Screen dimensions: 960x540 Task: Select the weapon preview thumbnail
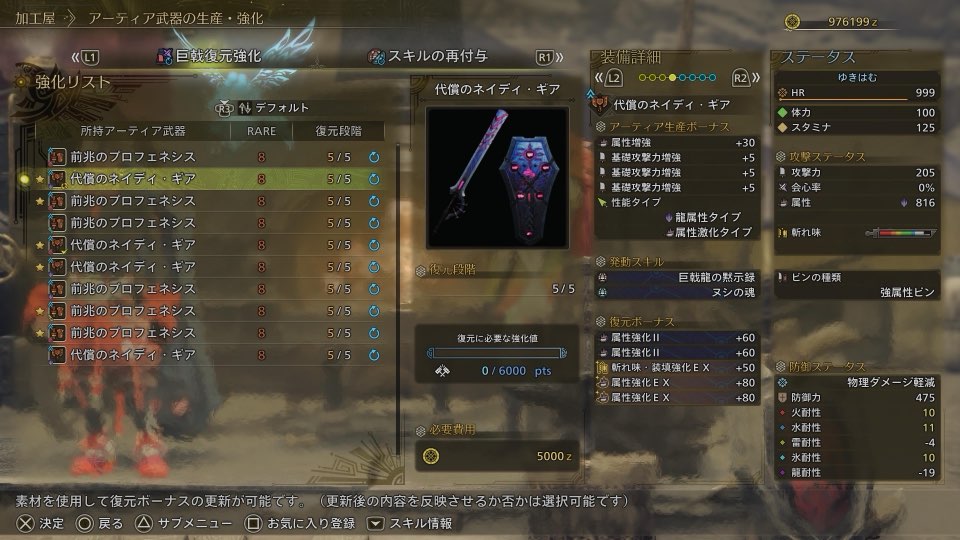(497, 177)
